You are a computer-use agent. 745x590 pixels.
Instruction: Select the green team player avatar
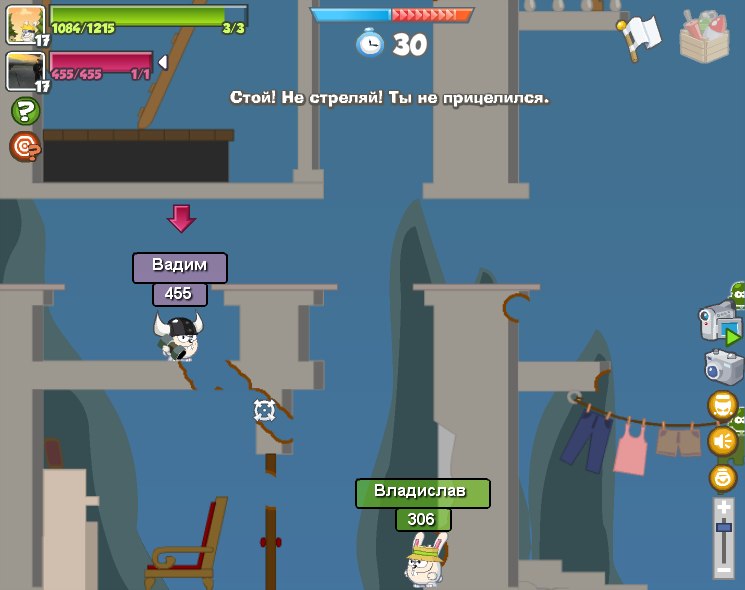(25, 23)
